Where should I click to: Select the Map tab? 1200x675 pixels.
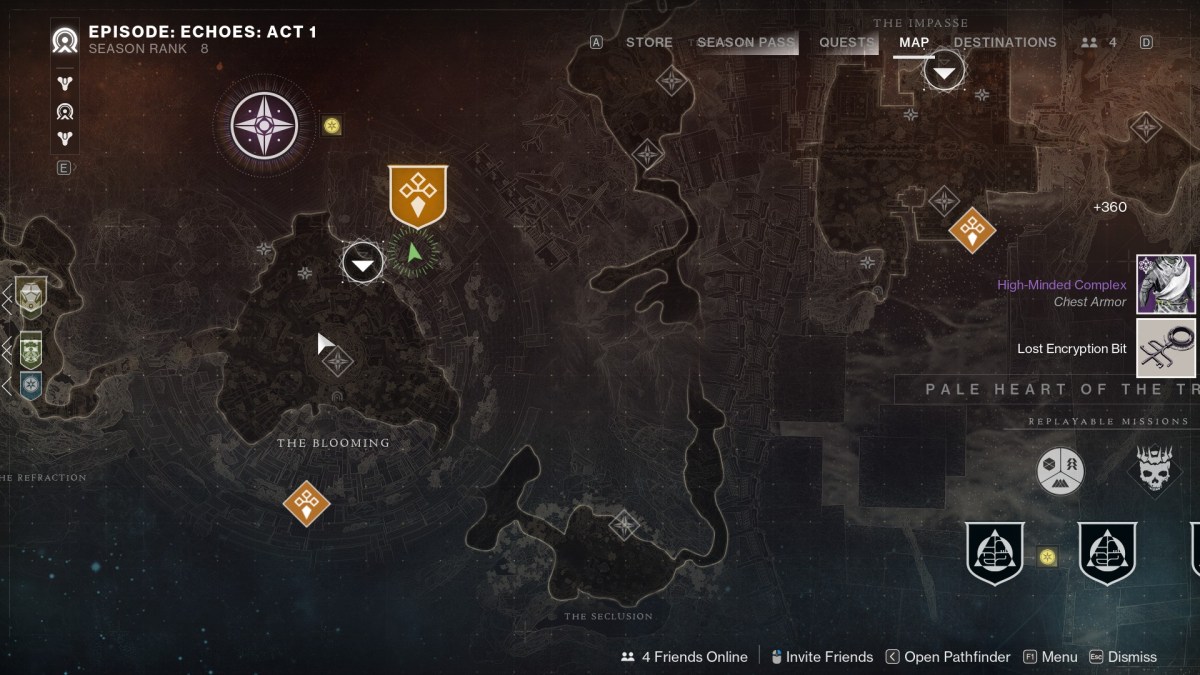[914, 42]
